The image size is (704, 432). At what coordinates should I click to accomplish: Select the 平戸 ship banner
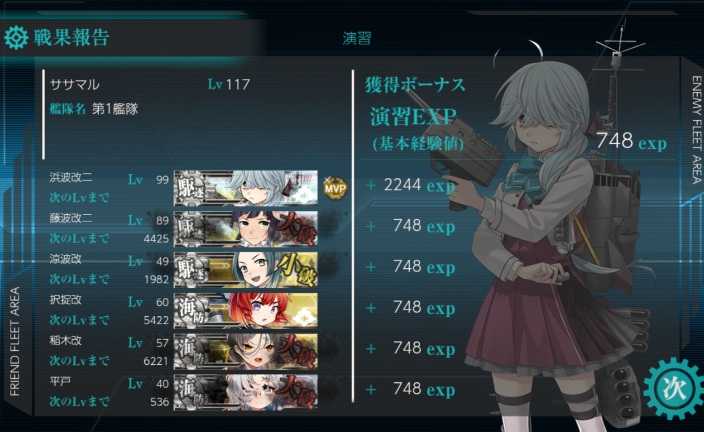pos(246,388)
